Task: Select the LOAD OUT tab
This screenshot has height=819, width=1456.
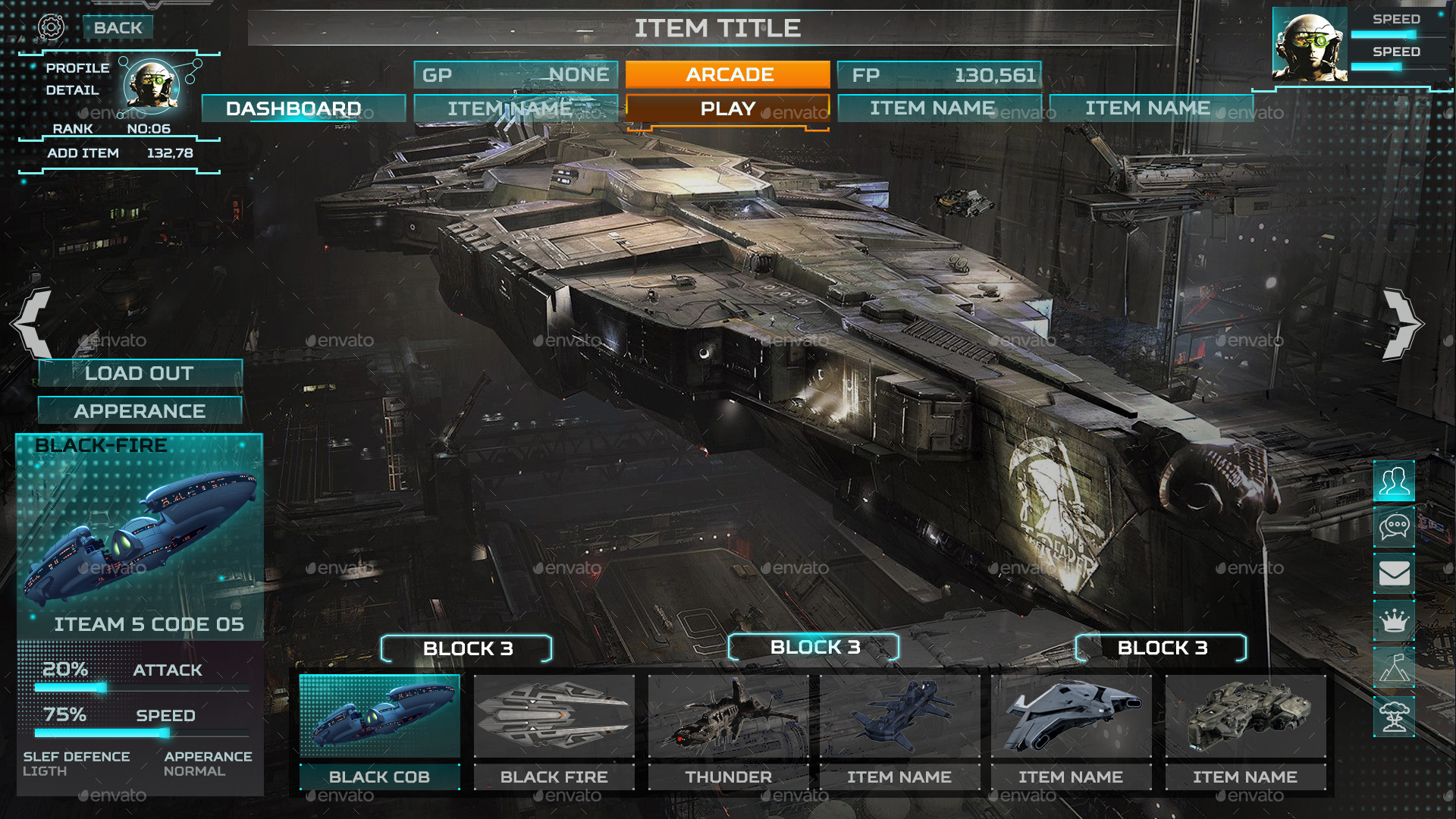Action: [139, 373]
